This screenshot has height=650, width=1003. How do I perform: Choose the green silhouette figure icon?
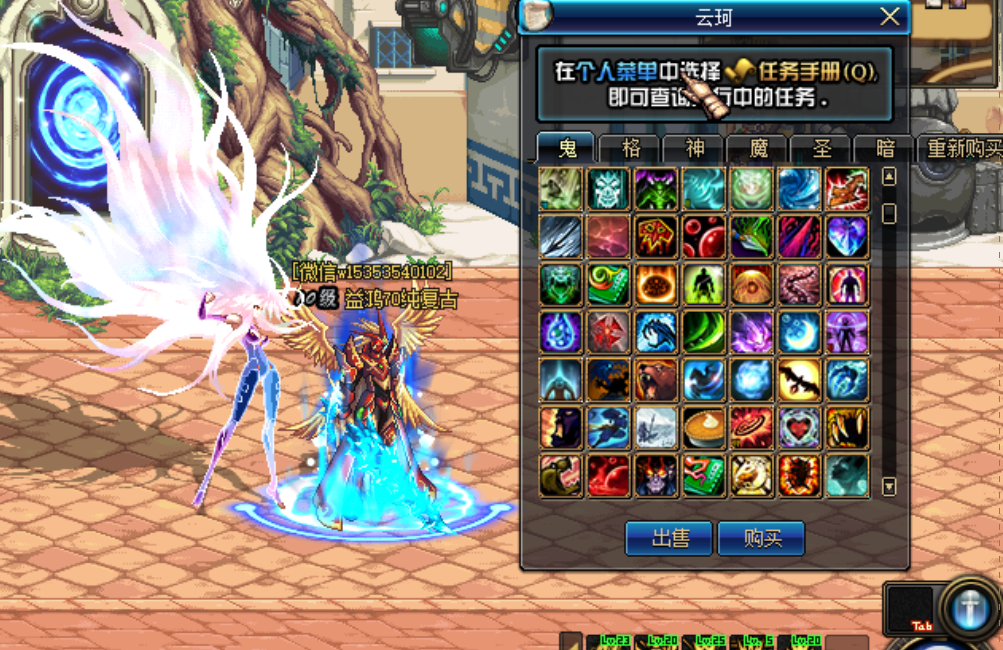click(x=704, y=284)
